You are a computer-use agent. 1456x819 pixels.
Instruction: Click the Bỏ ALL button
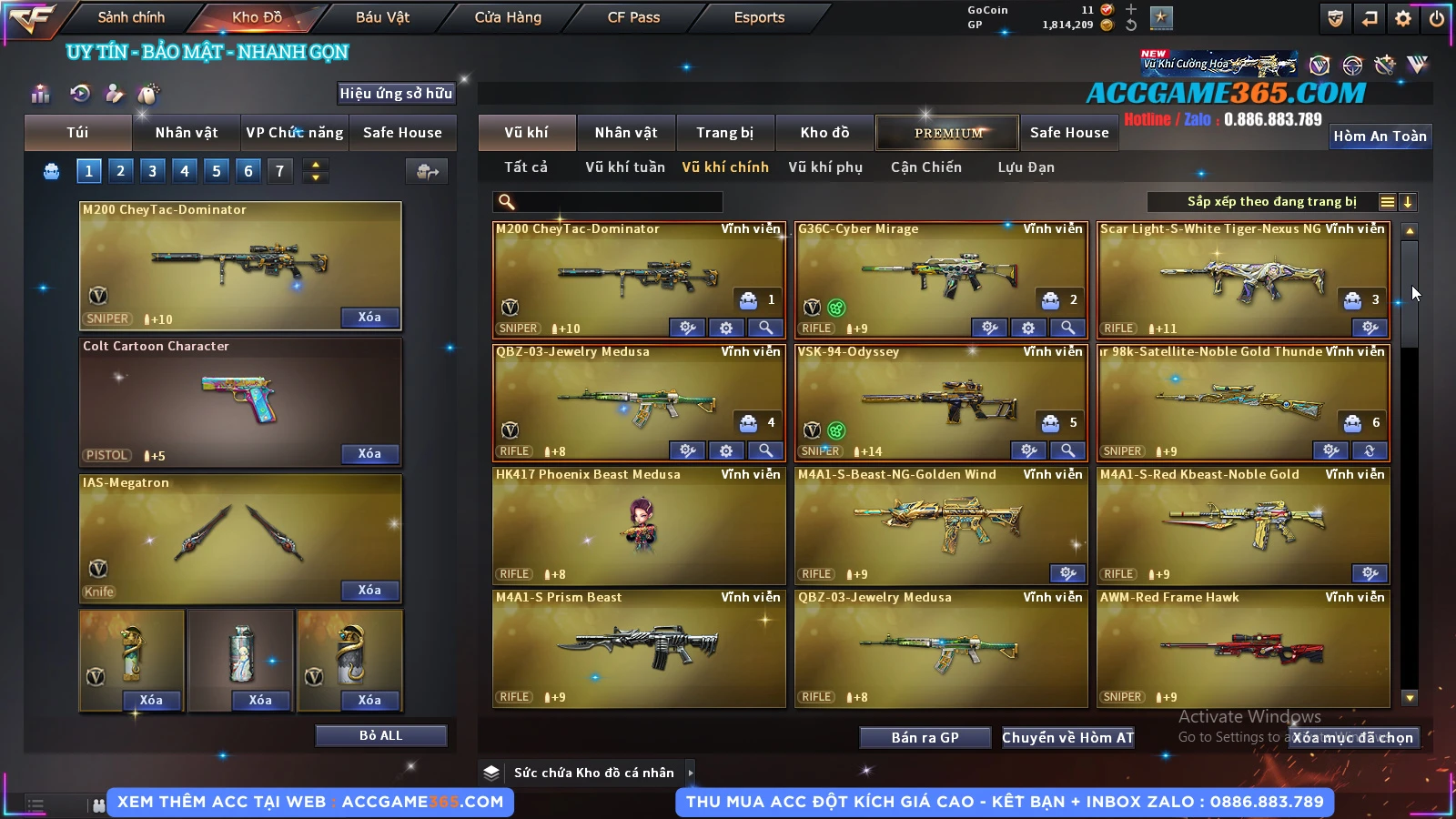point(380,735)
